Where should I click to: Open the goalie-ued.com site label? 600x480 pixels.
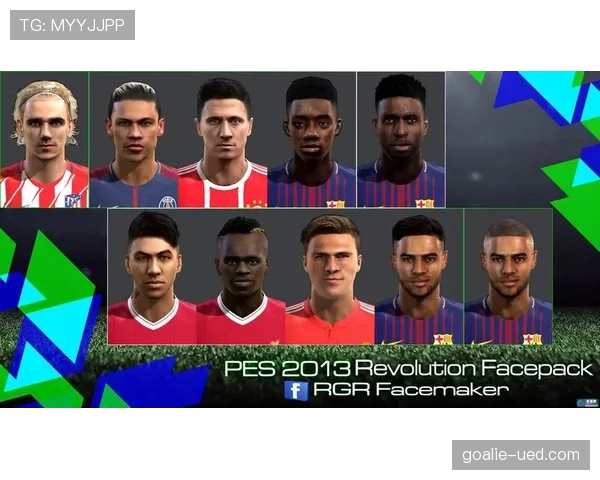click(520, 455)
